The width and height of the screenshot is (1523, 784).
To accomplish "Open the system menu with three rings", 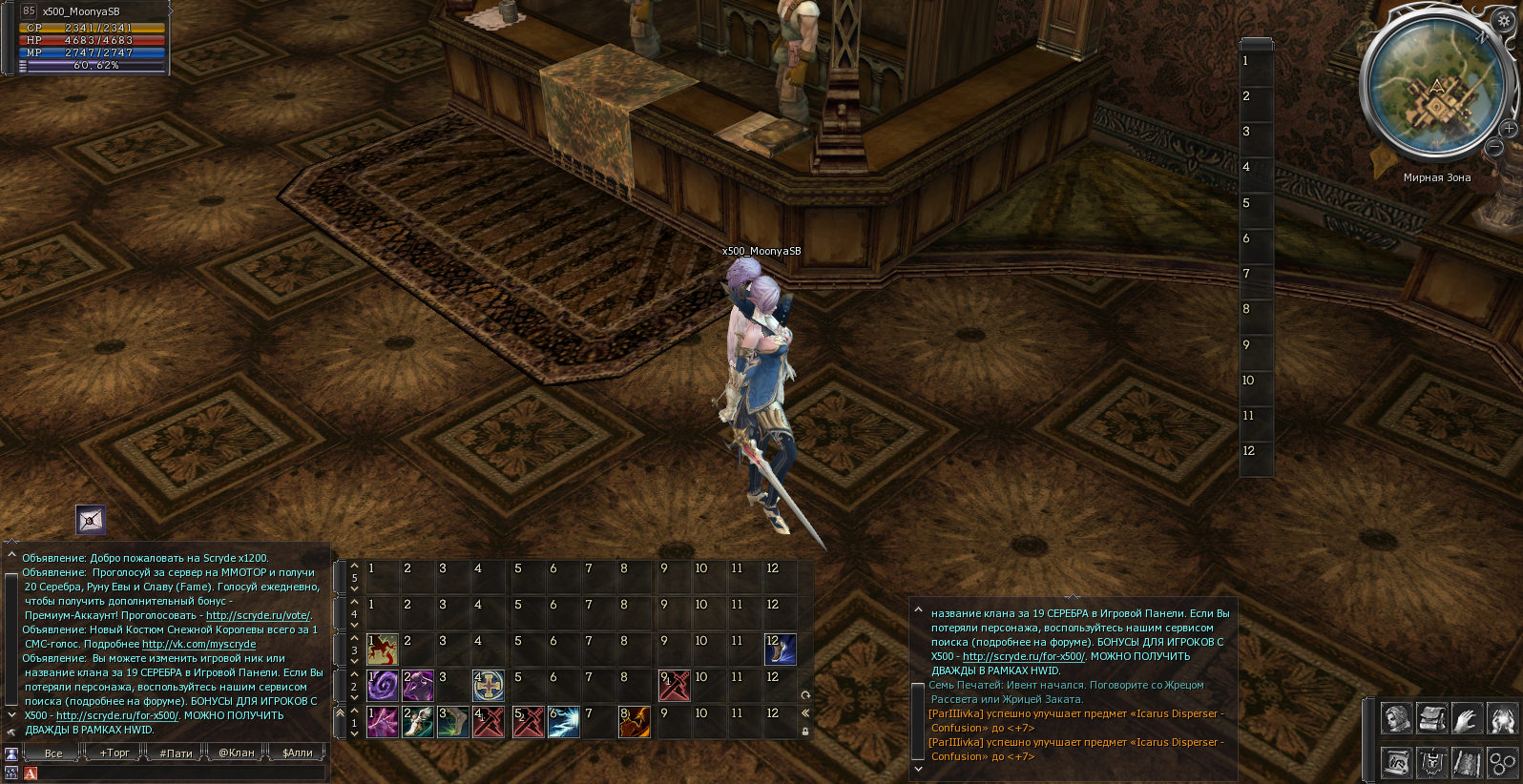I will tap(1501, 762).
